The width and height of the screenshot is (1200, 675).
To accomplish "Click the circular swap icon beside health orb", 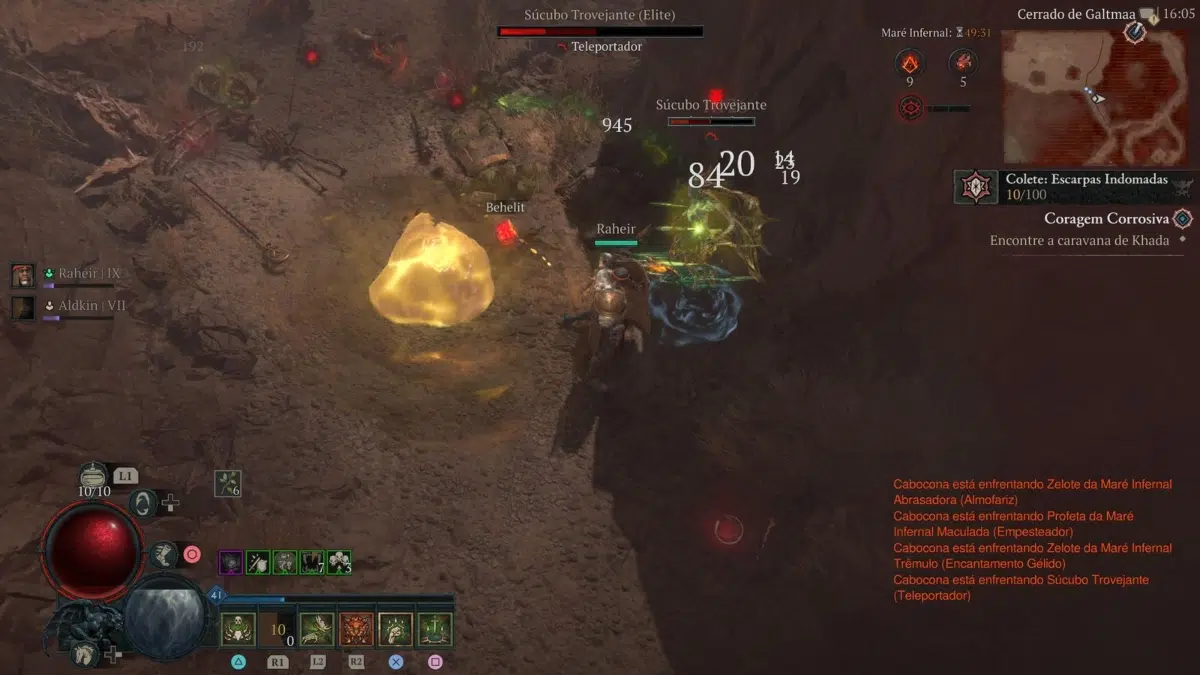I will point(143,503).
